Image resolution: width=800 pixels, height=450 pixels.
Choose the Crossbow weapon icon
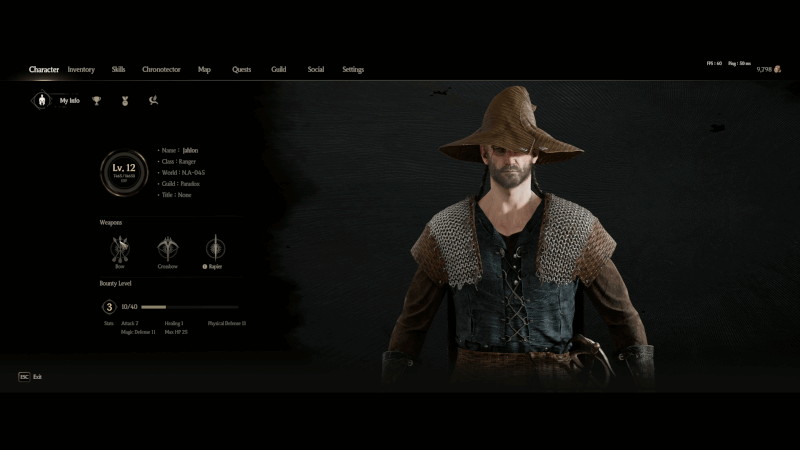coord(167,248)
